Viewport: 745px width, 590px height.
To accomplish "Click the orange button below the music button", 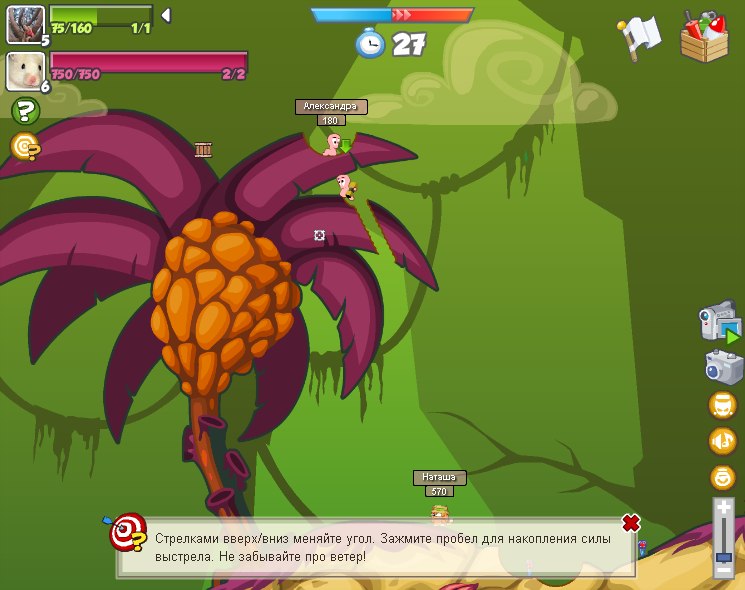I will pyautogui.click(x=722, y=477).
